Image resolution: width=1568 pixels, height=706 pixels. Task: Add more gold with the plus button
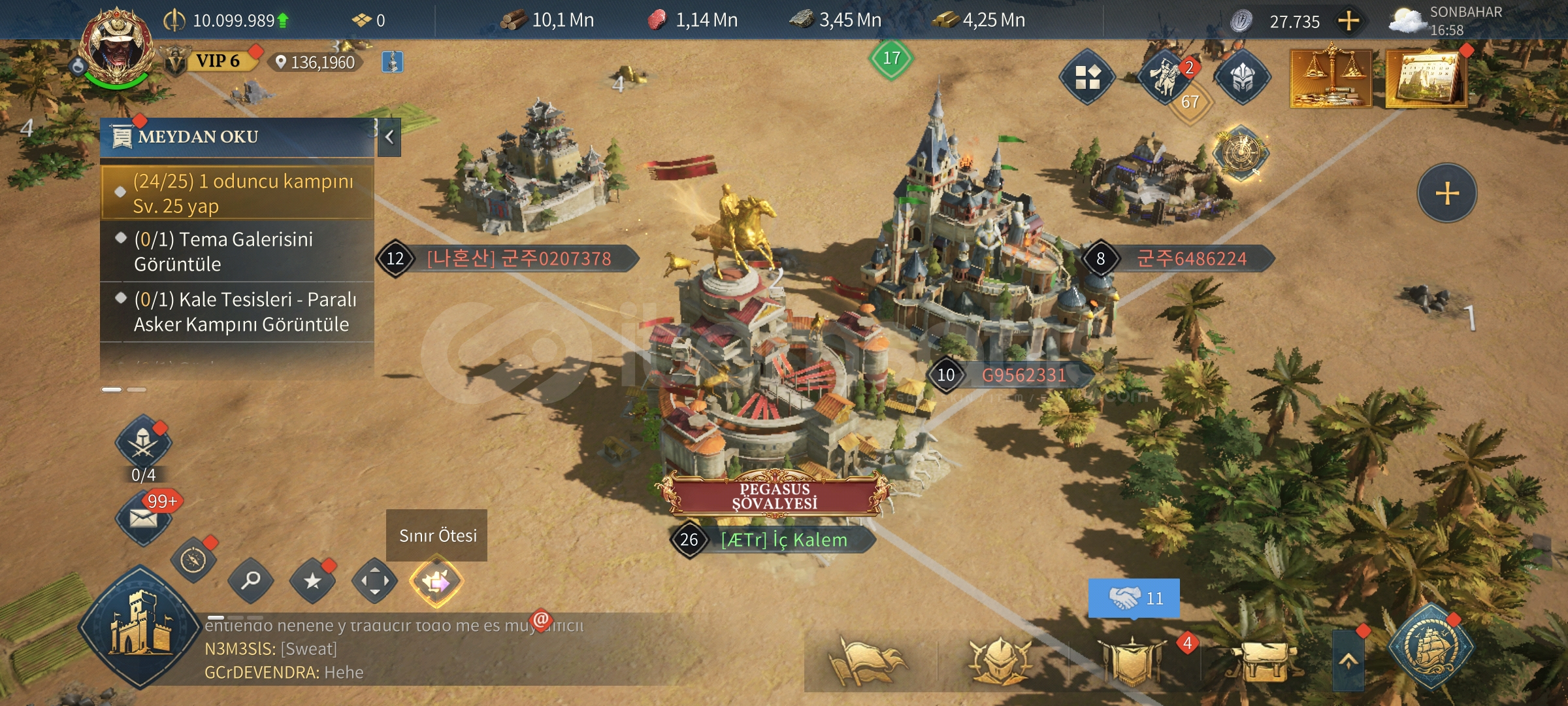coord(1348,22)
